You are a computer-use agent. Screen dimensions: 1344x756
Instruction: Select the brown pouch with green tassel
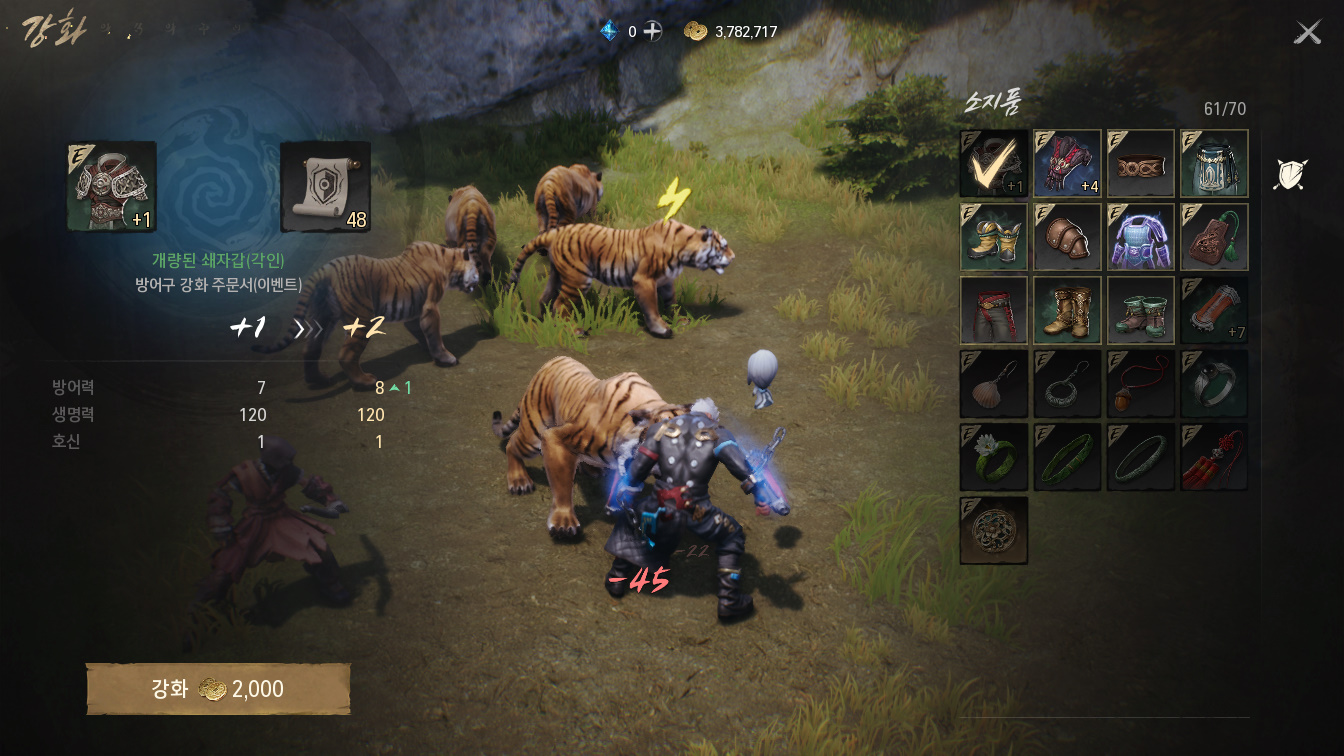click(1214, 237)
